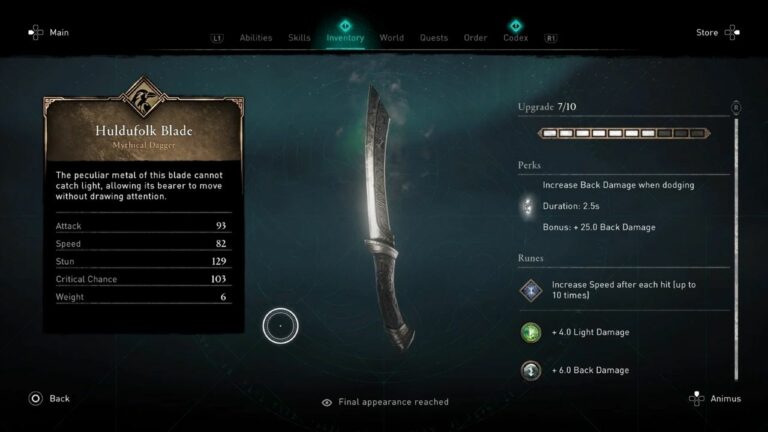Open the Store
Viewport: 768px width, 432px height.
717,33
